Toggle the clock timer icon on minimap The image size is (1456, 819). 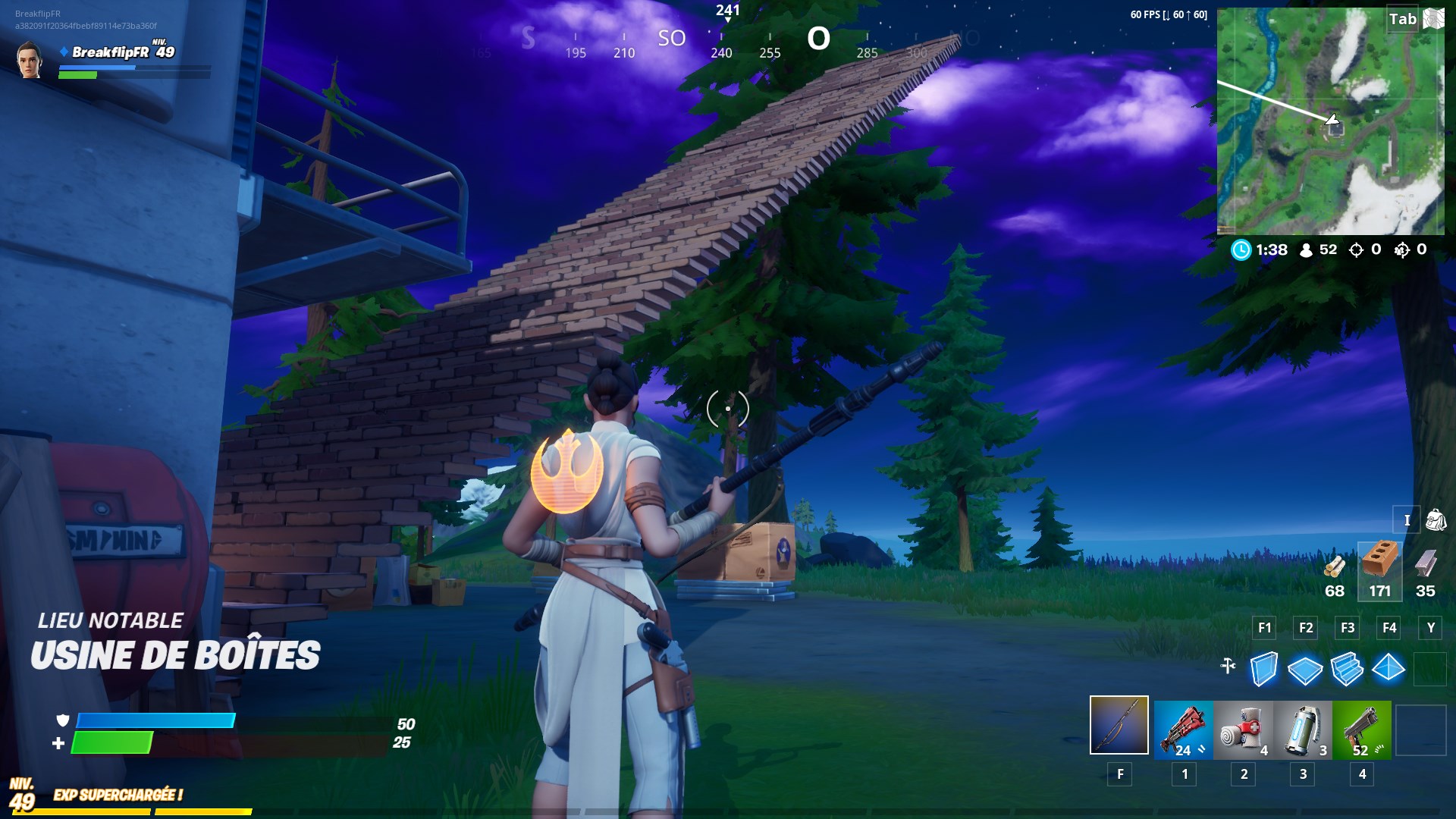1241,249
